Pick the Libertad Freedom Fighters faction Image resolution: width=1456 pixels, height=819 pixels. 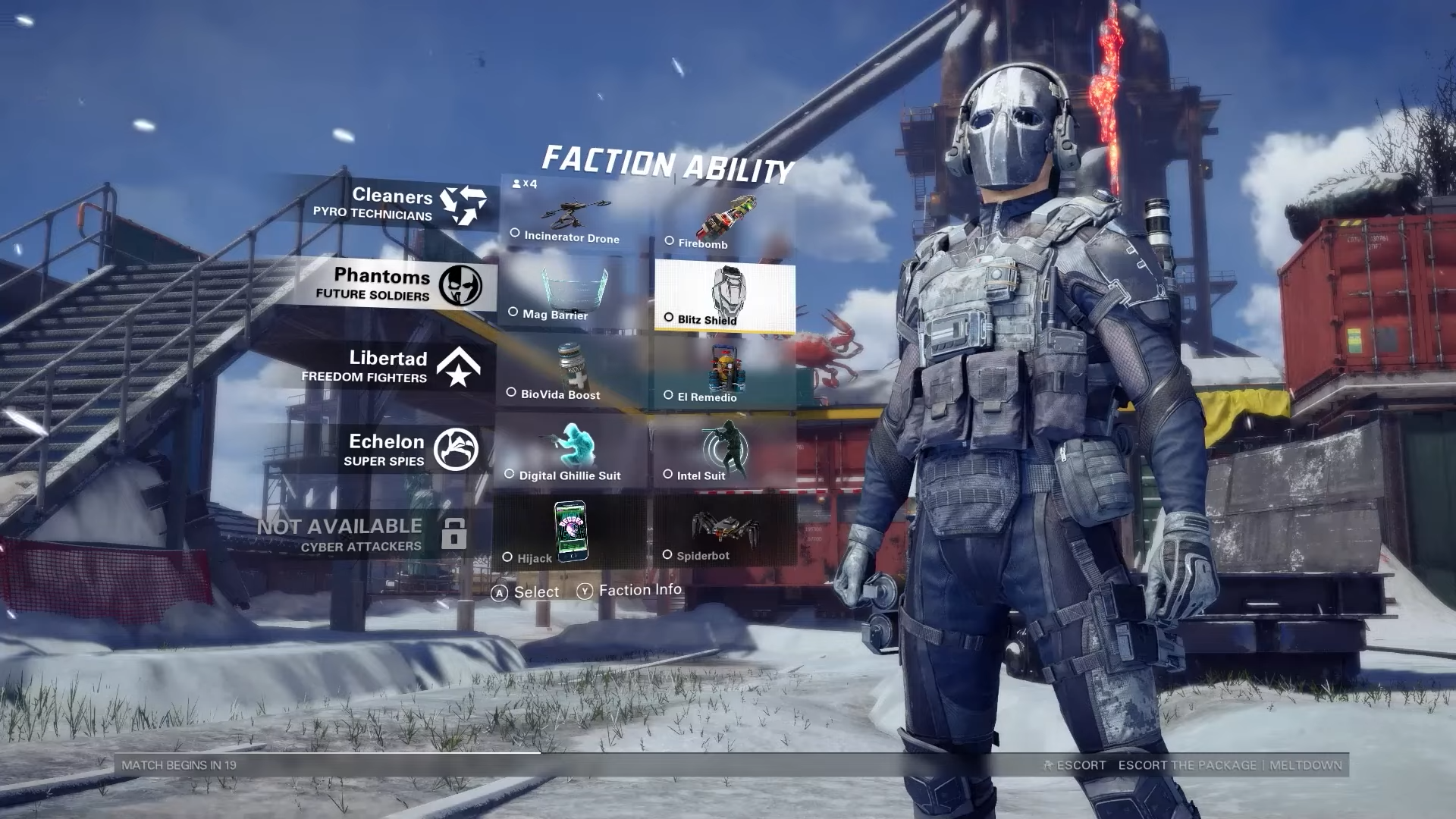pyautogui.click(x=391, y=366)
